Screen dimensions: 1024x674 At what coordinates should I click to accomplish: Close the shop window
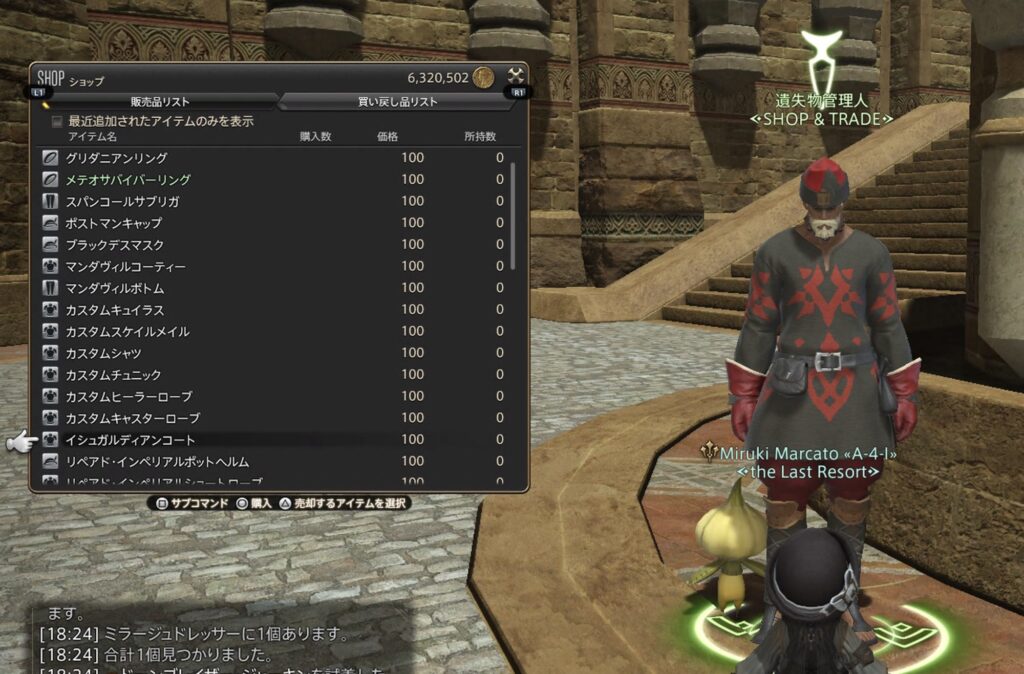click(515, 76)
